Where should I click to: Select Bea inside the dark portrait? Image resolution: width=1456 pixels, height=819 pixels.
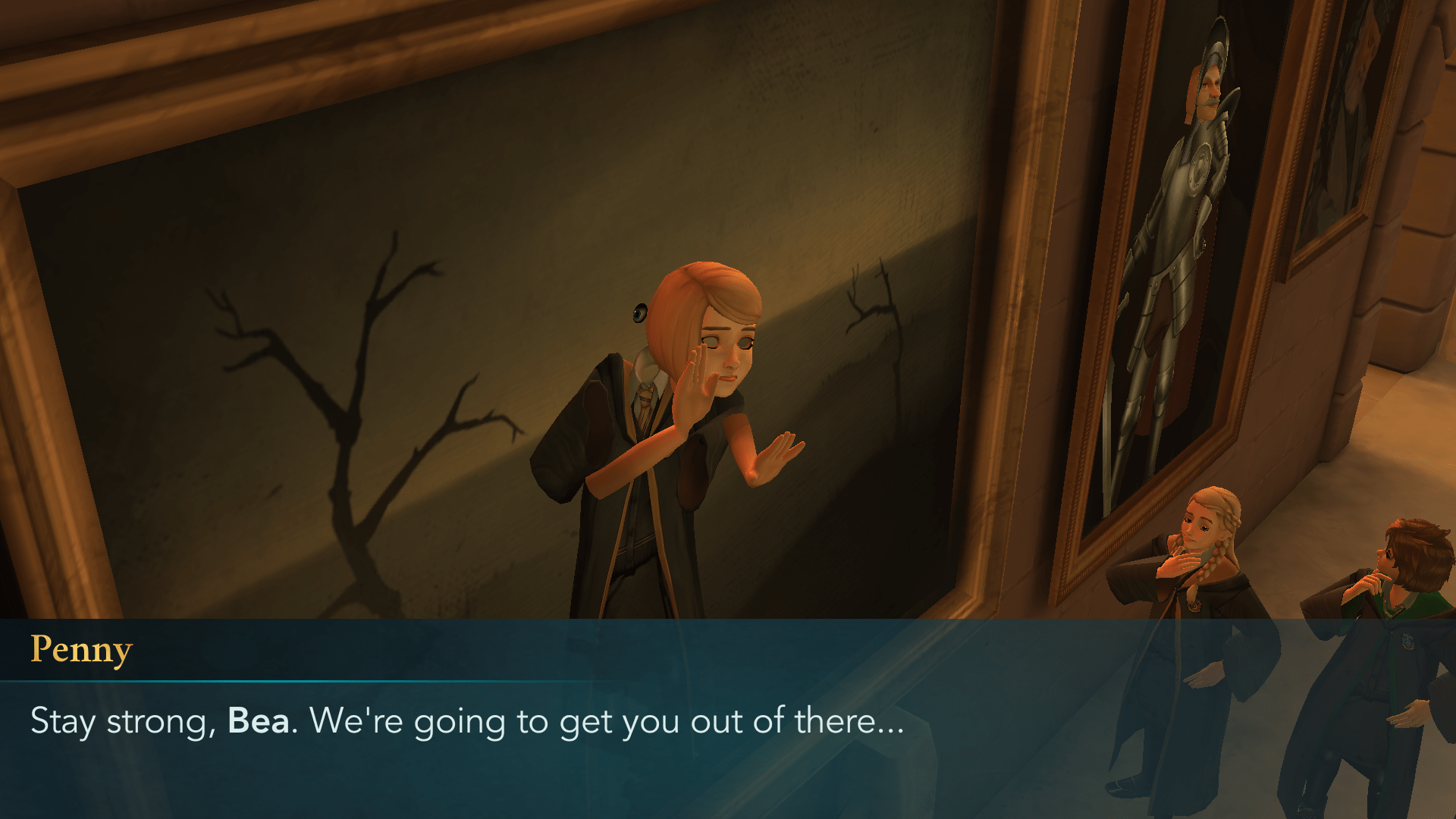pyautogui.click(x=682, y=417)
